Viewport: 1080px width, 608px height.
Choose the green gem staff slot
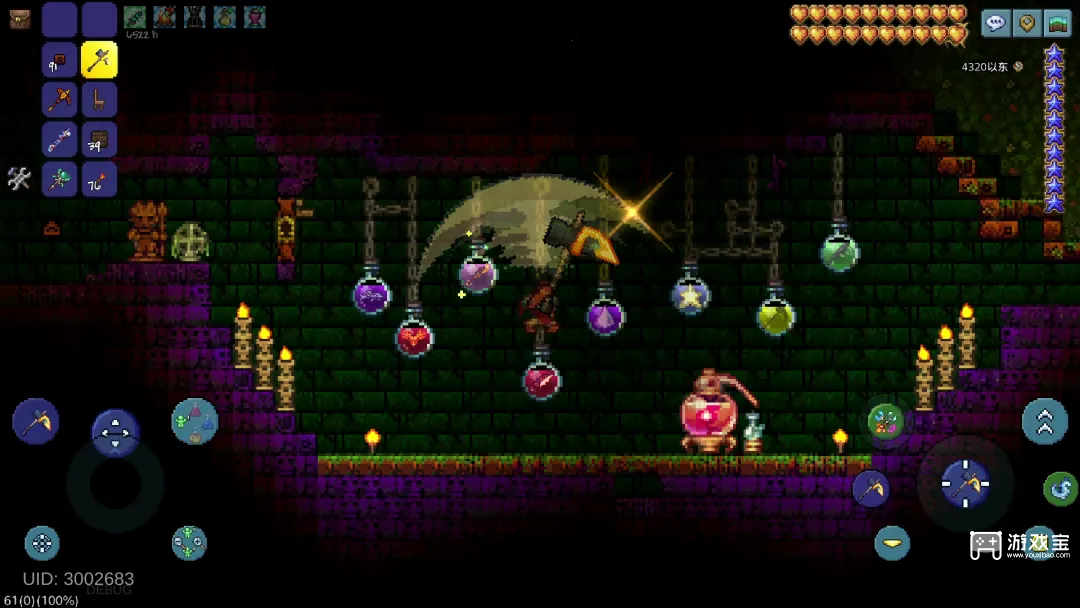pos(60,180)
